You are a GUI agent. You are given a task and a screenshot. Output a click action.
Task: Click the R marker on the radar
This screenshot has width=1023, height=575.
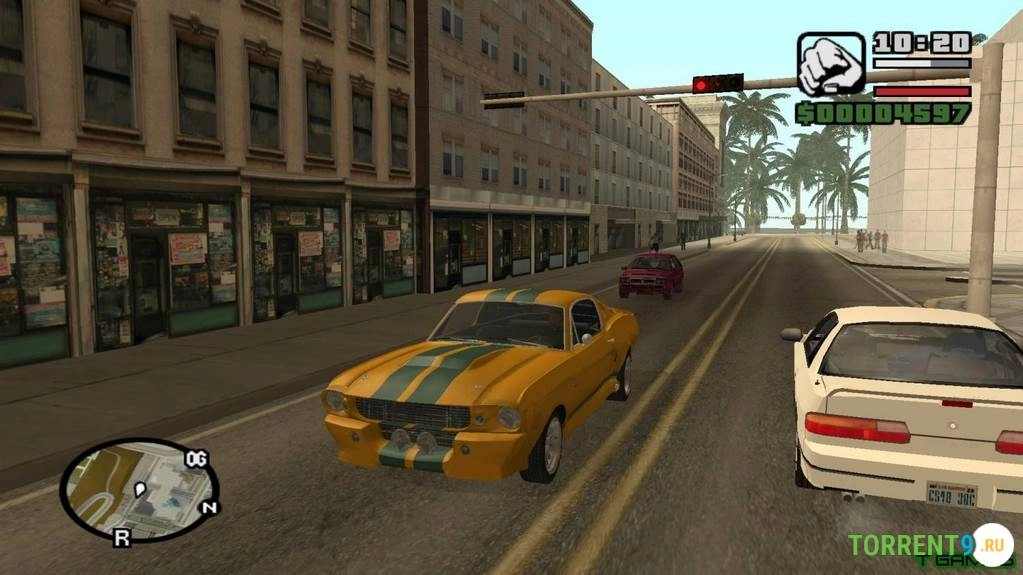click(121, 538)
